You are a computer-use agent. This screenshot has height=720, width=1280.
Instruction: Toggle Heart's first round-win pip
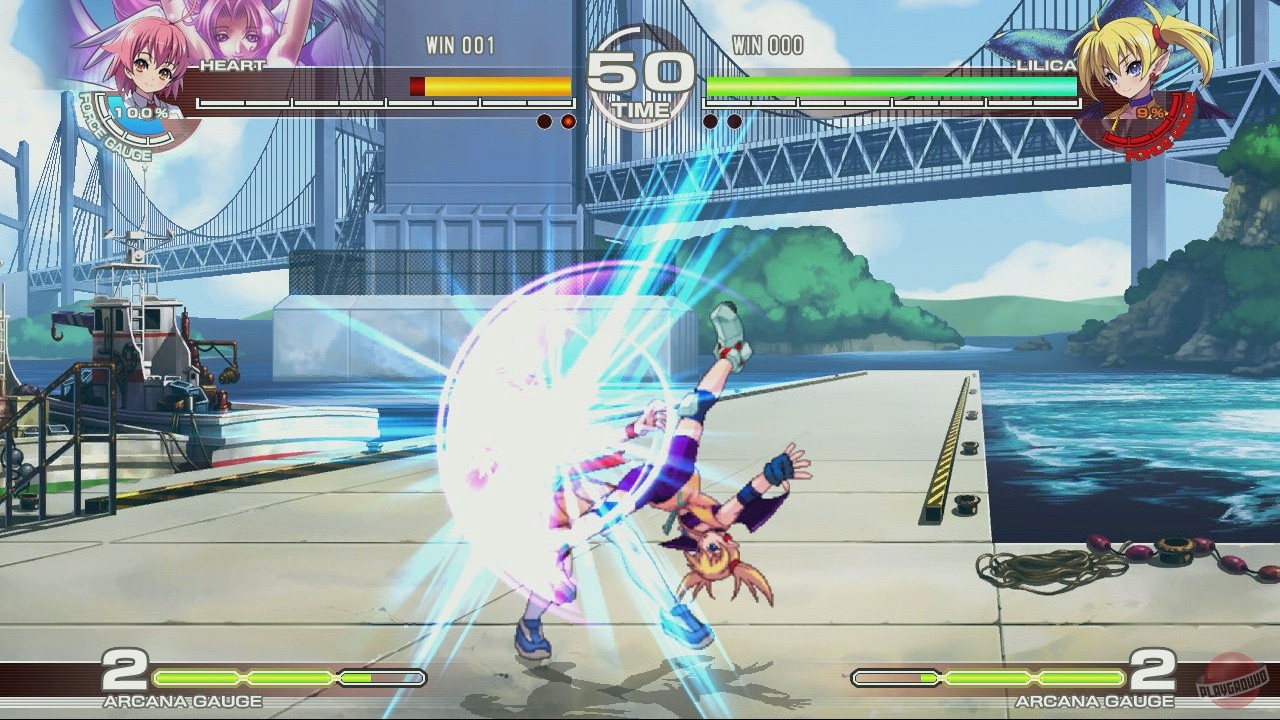pyautogui.click(x=543, y=119)
